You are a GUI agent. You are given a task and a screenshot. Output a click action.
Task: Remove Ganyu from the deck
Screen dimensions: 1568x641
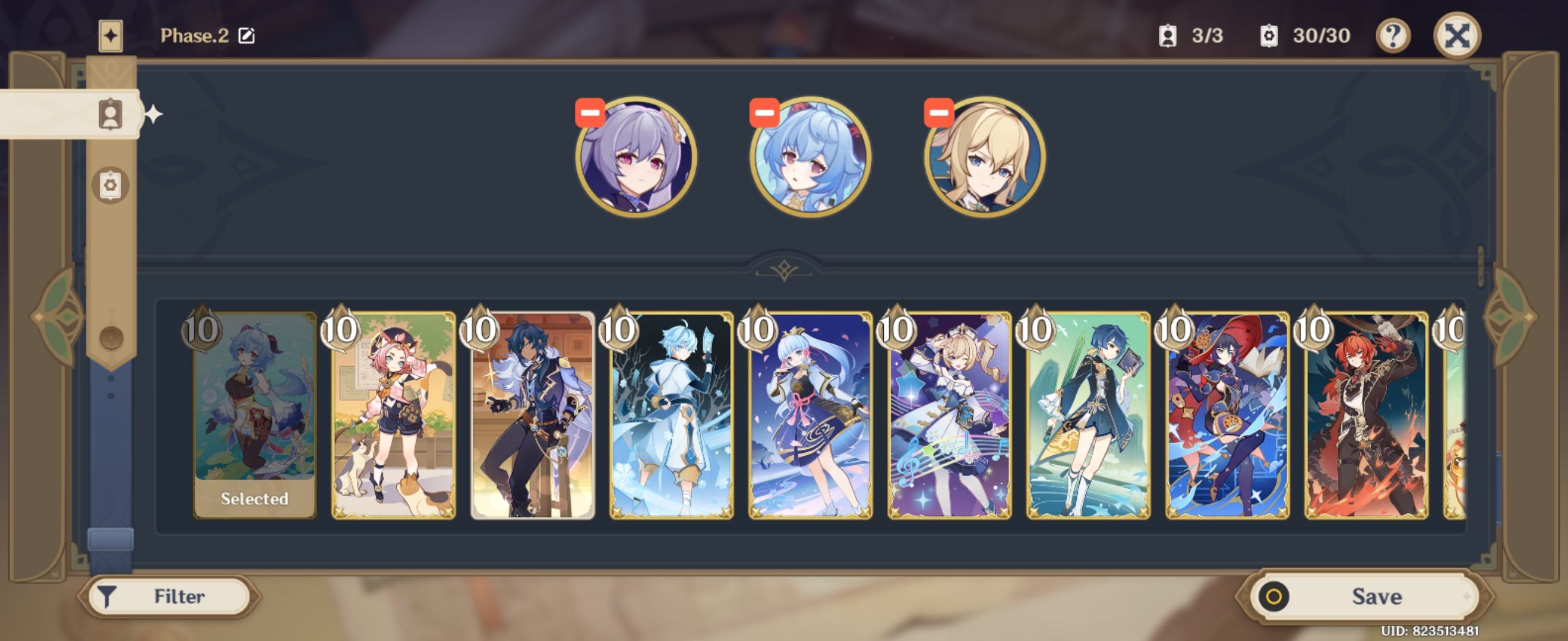pyautogui.click(x=763, y=112)
